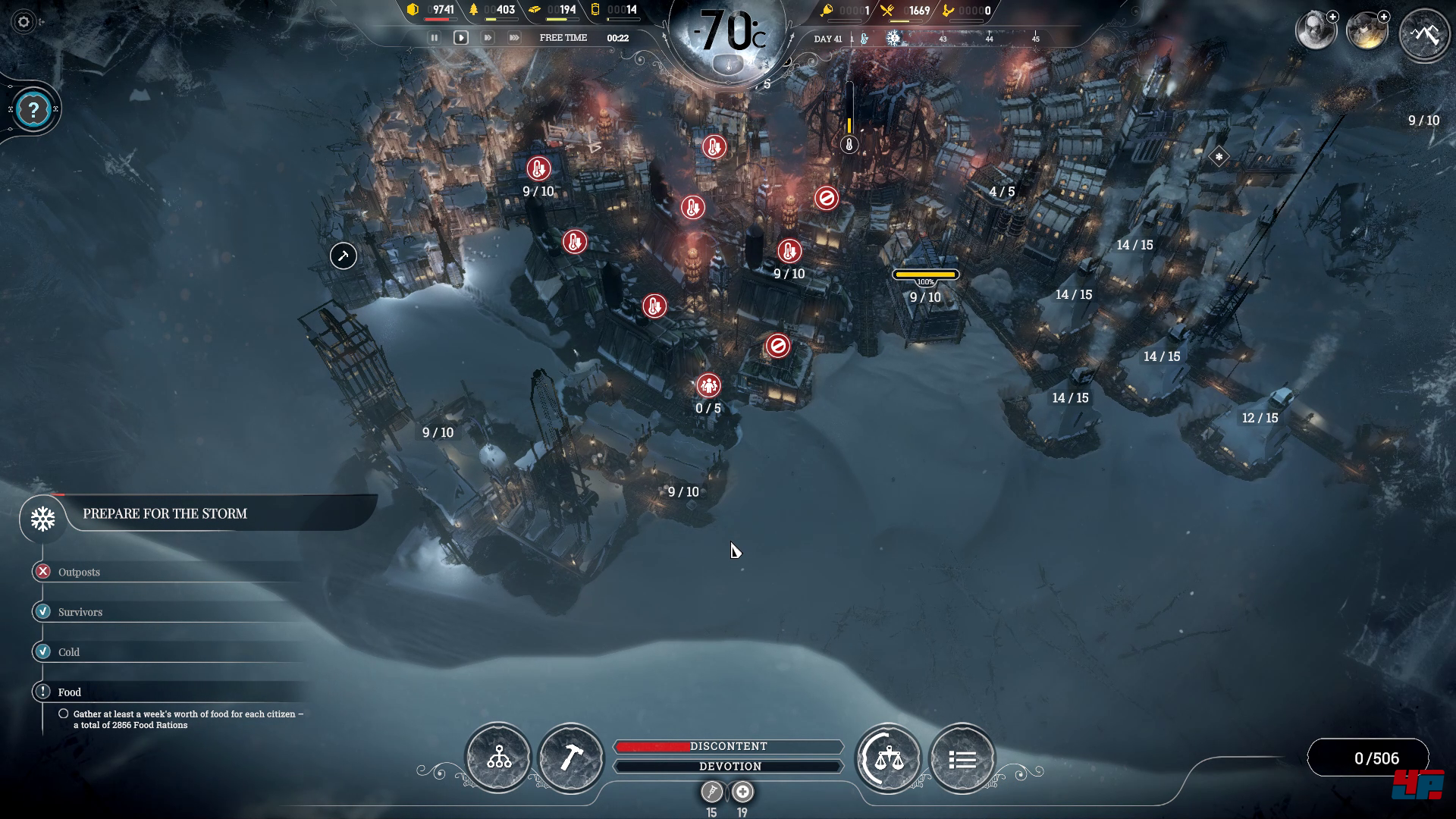This screenshot has height=819, width=1456.
Task: Set game to normal play speed
Action: (x=460, y=38)
